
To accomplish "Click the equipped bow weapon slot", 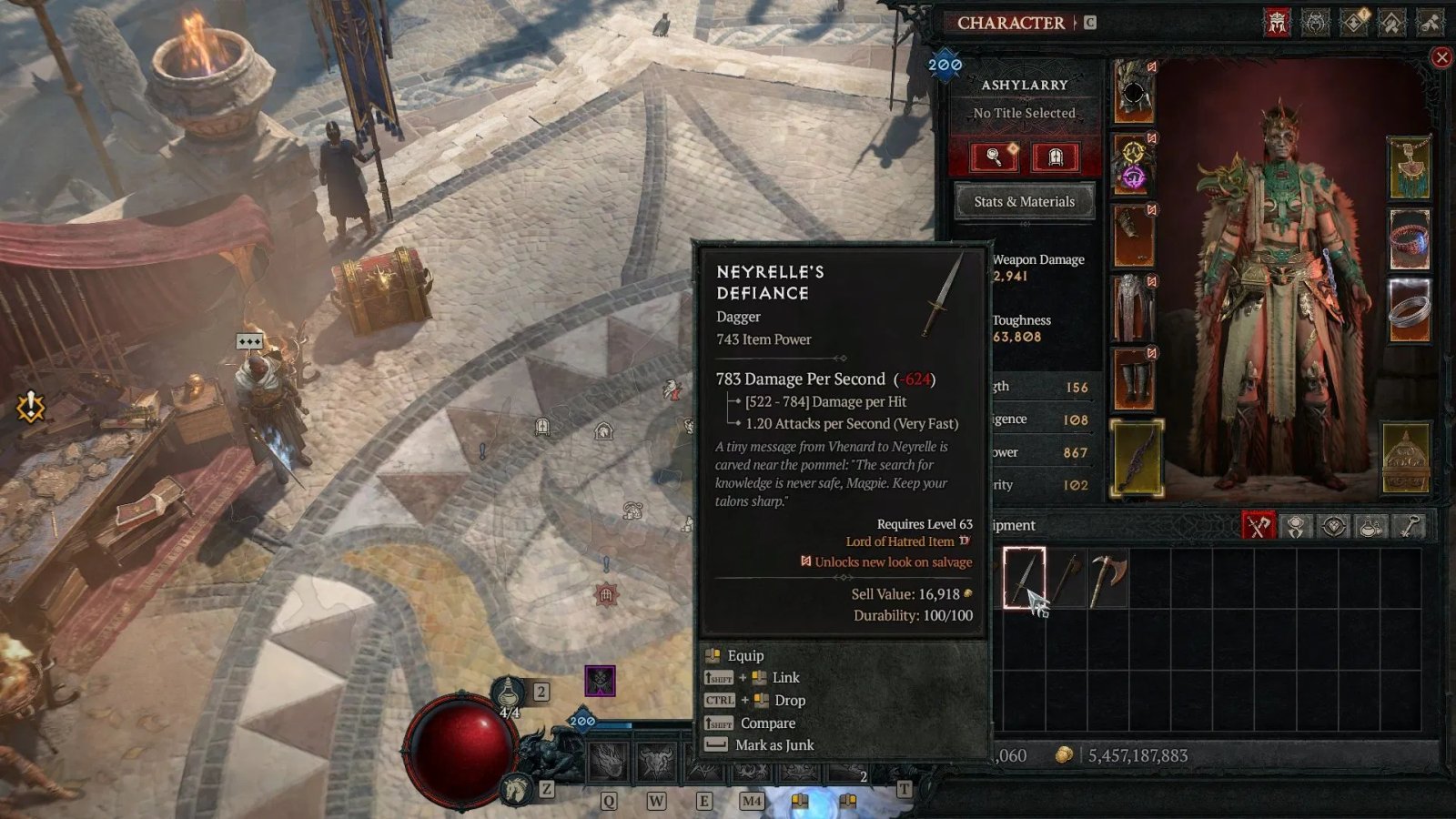I will pos(1137,458).
